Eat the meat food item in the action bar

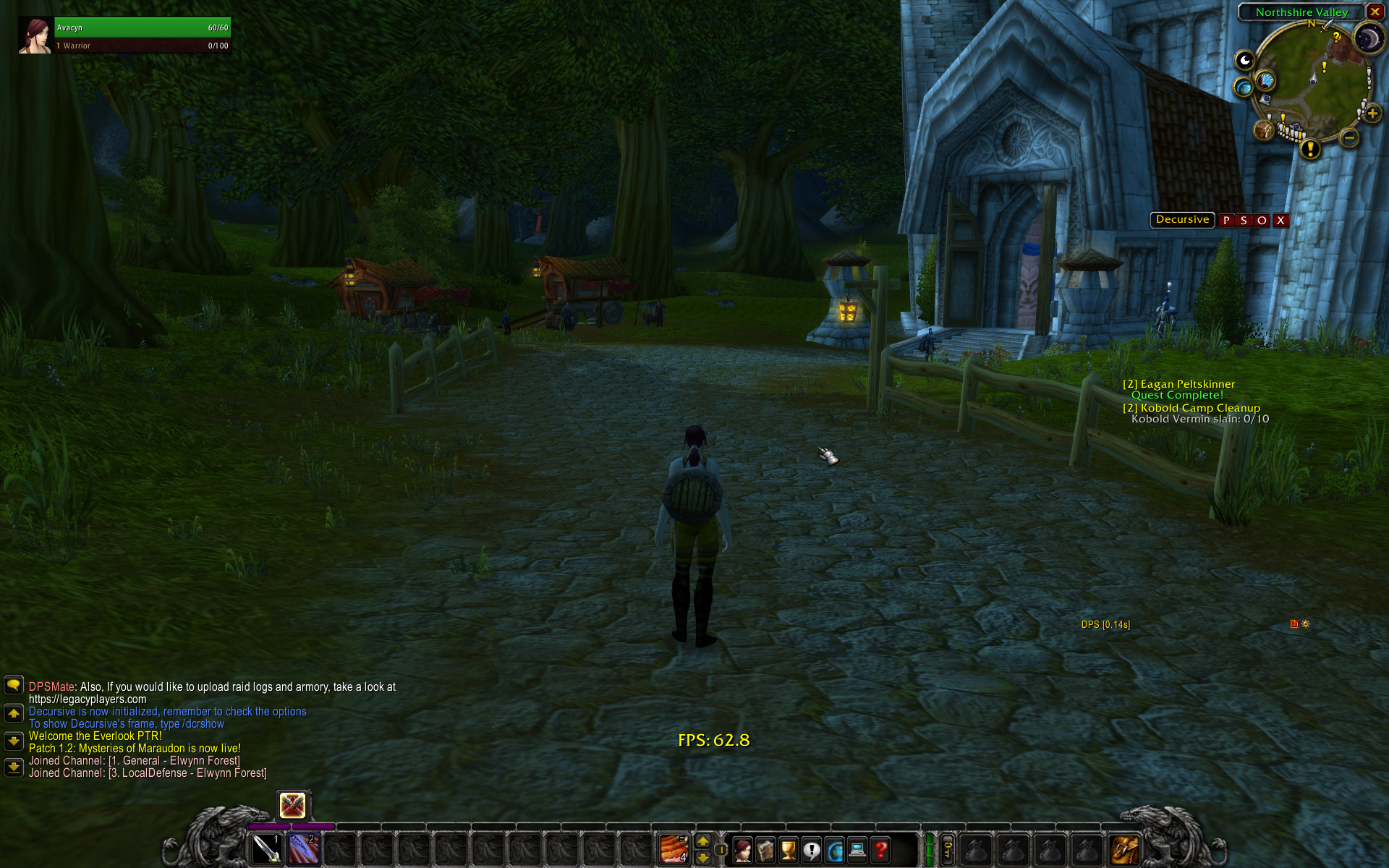point(674,848)
